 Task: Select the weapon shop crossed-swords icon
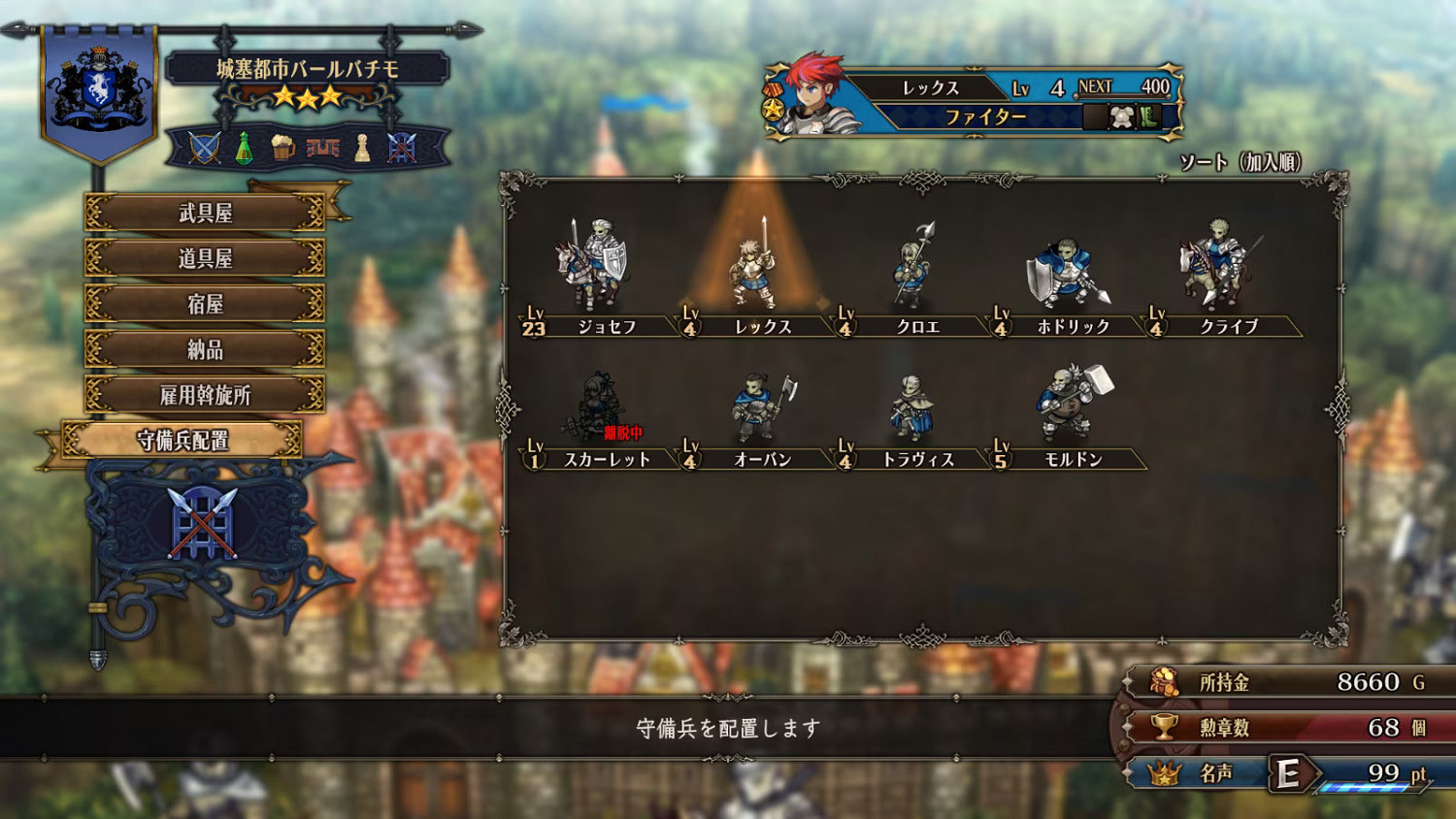coord(202,146)
